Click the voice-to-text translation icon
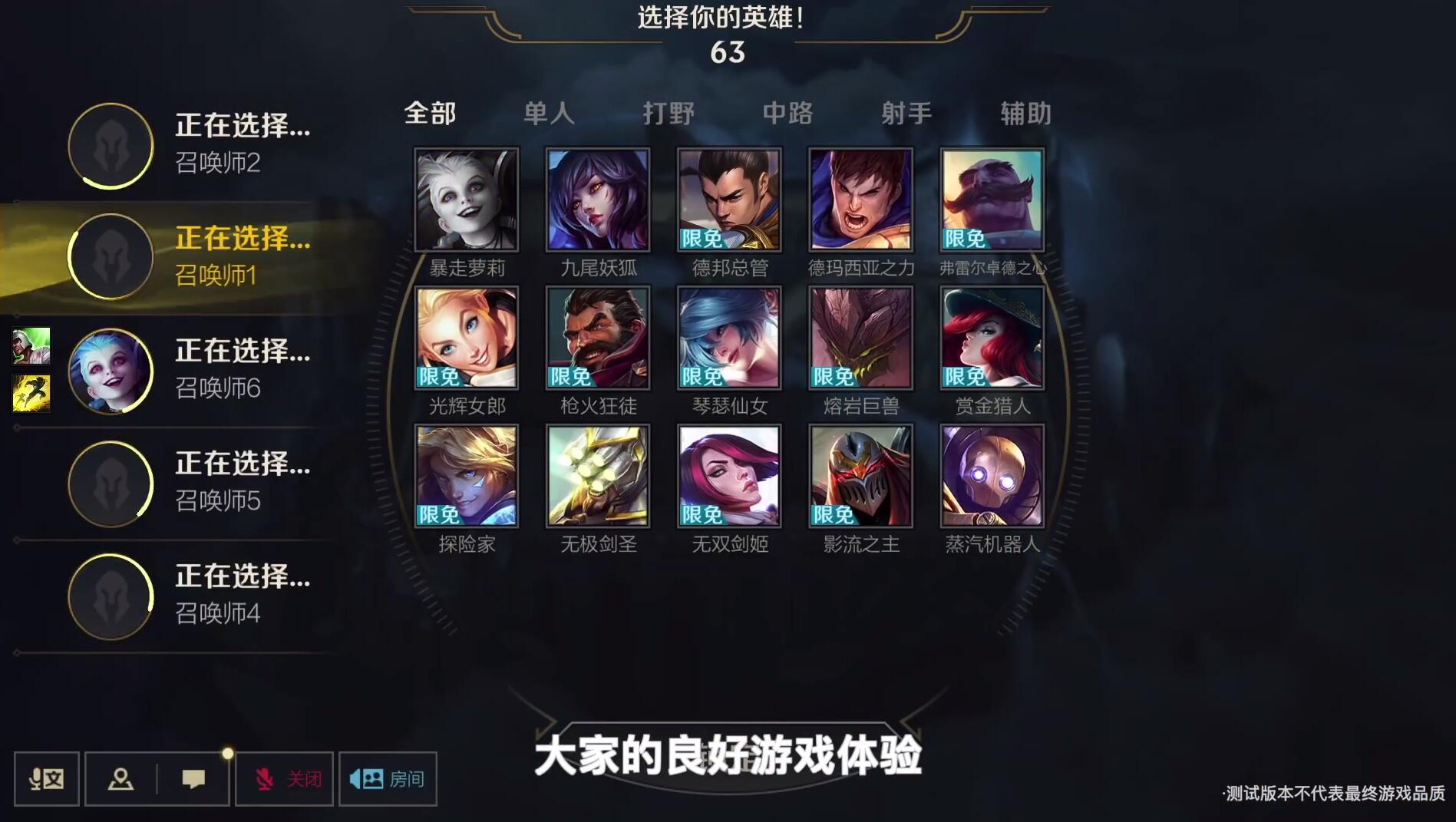 46,778
